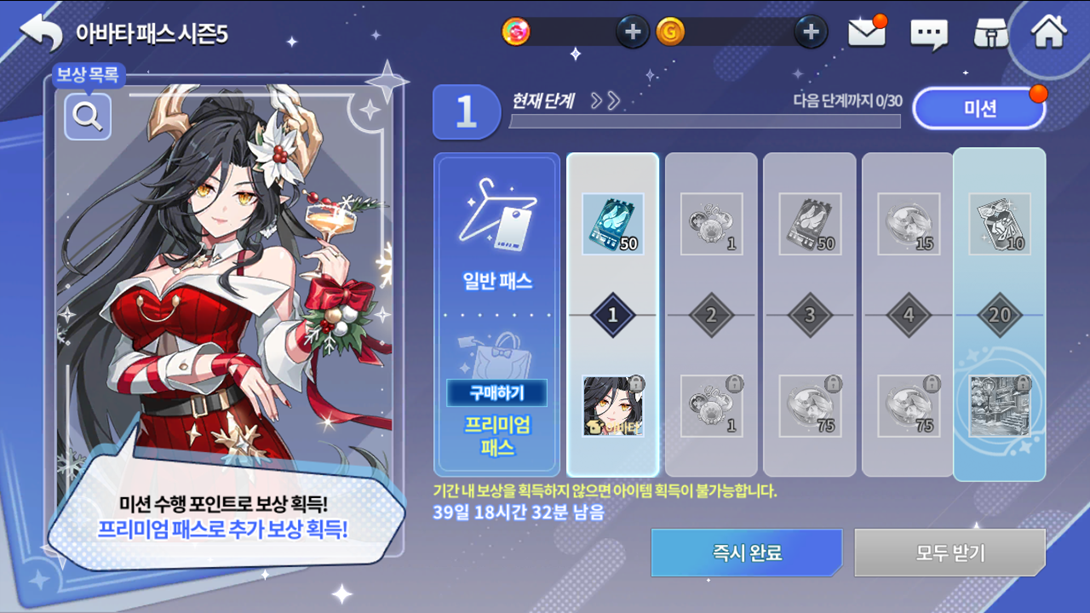Open the 미션 missions button
The image size is (1090, 613).
pos(979,108)
